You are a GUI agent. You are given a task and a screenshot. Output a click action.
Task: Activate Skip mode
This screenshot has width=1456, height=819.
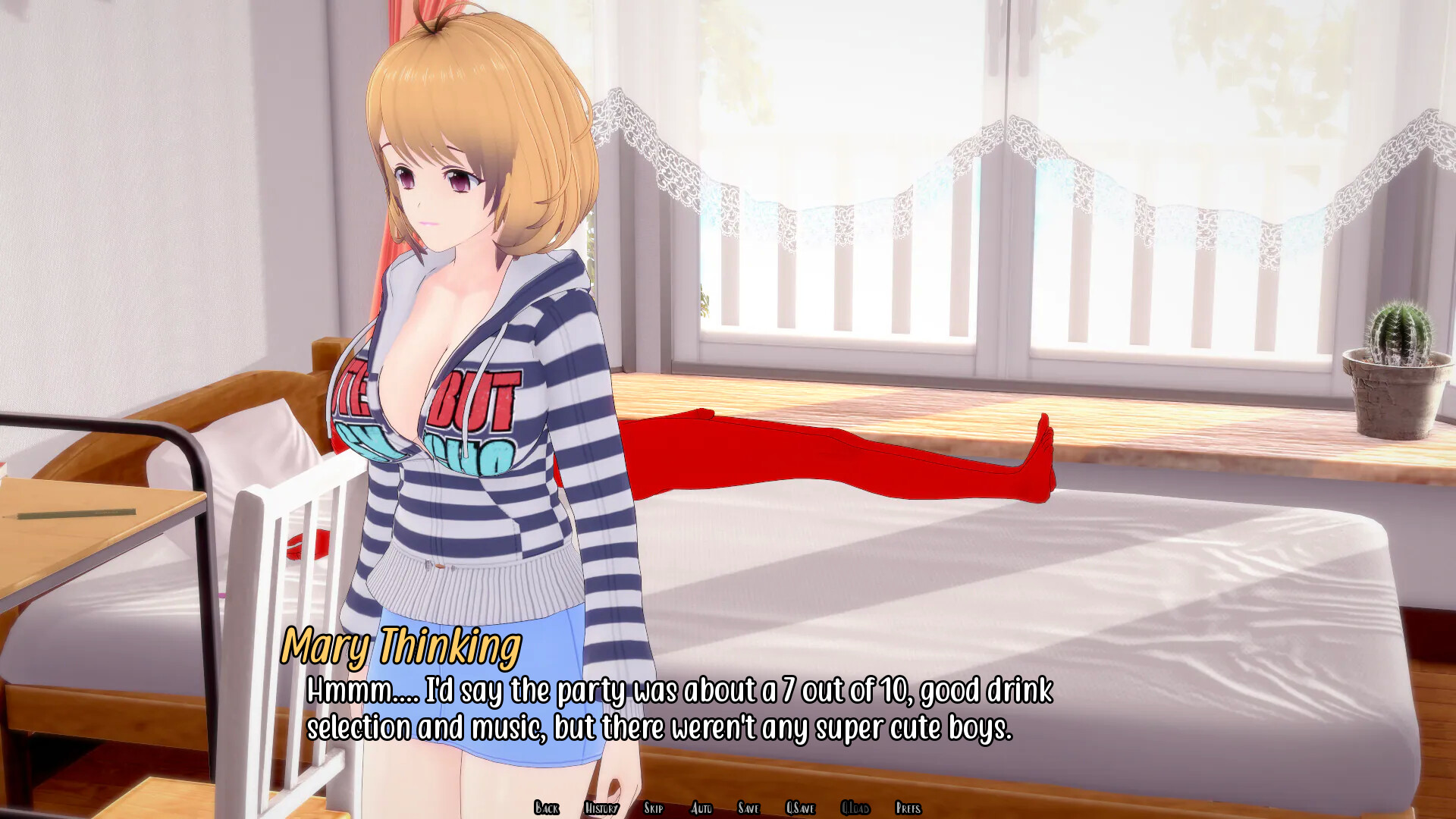point(653,808)
